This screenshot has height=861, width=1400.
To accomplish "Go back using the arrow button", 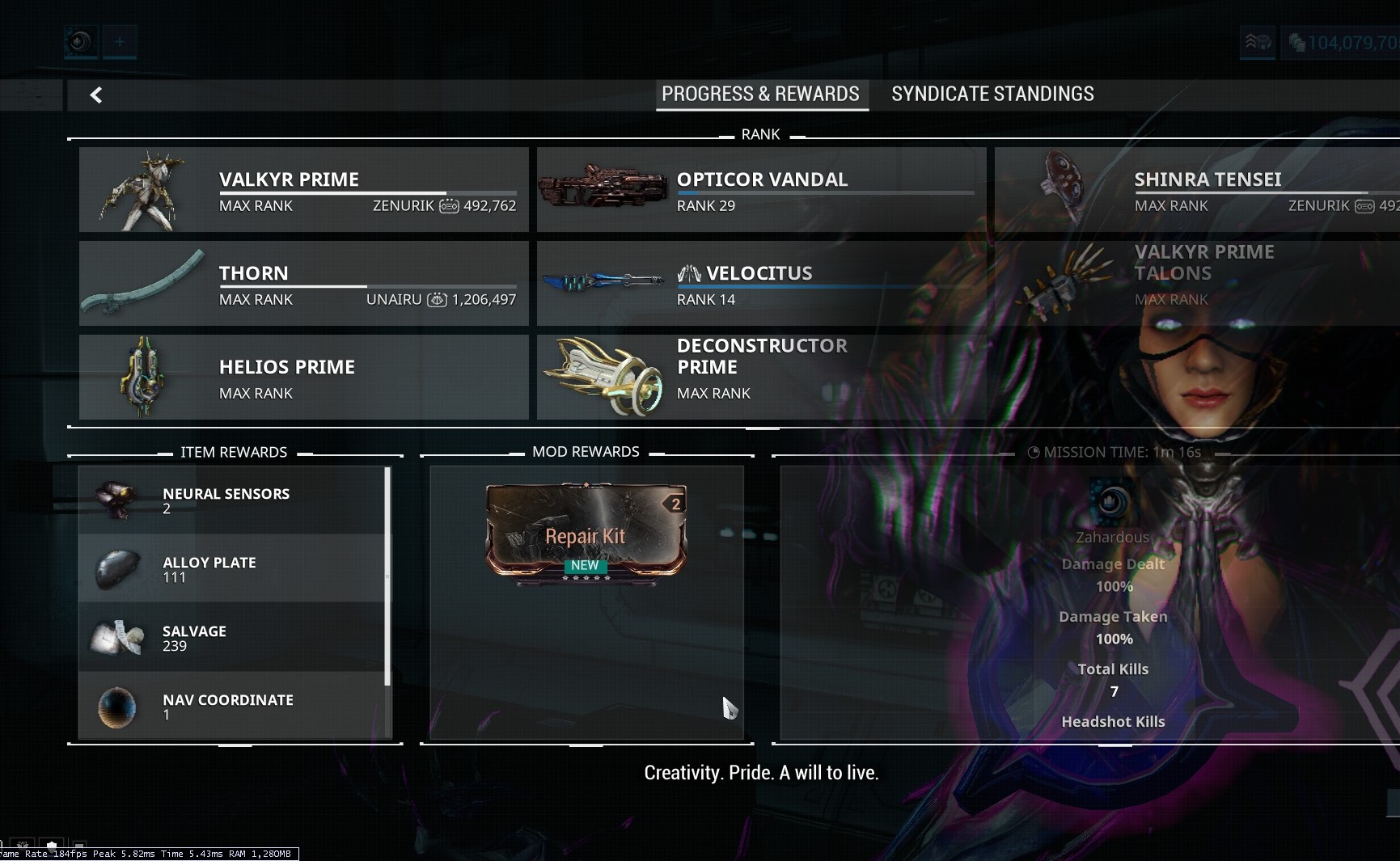I will click(x=96, y=95).
